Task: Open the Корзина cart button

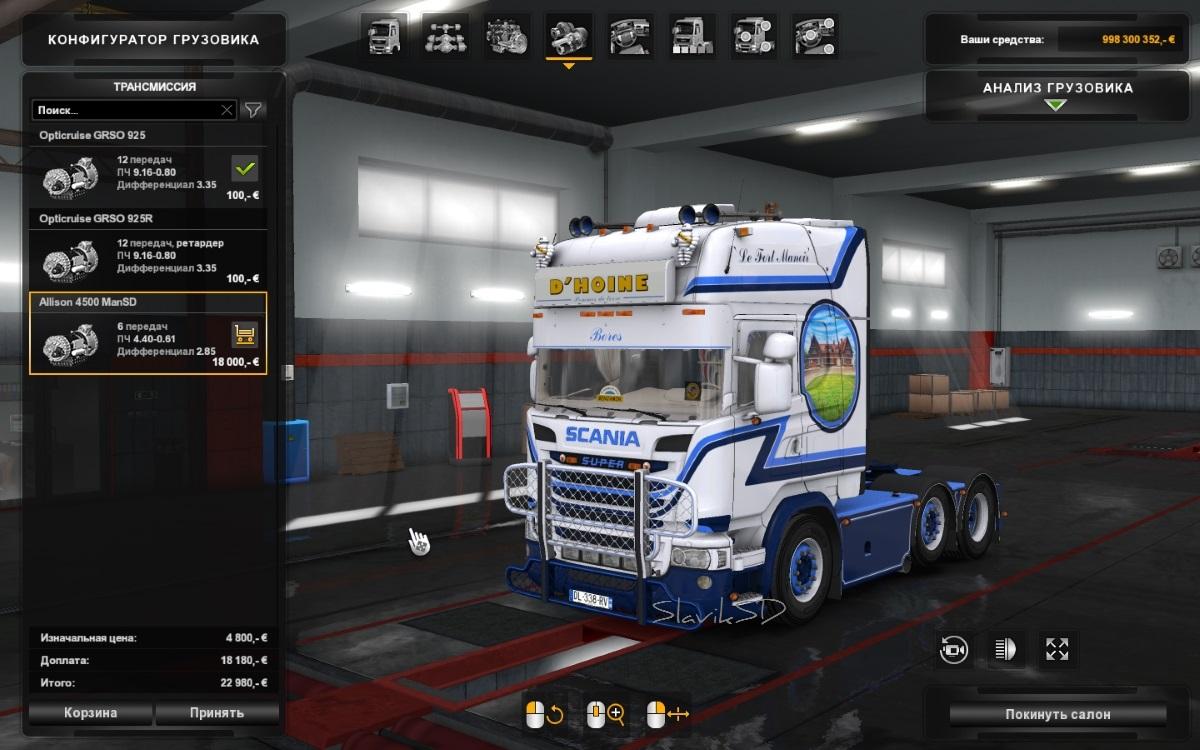Action: tap(90, 713)
